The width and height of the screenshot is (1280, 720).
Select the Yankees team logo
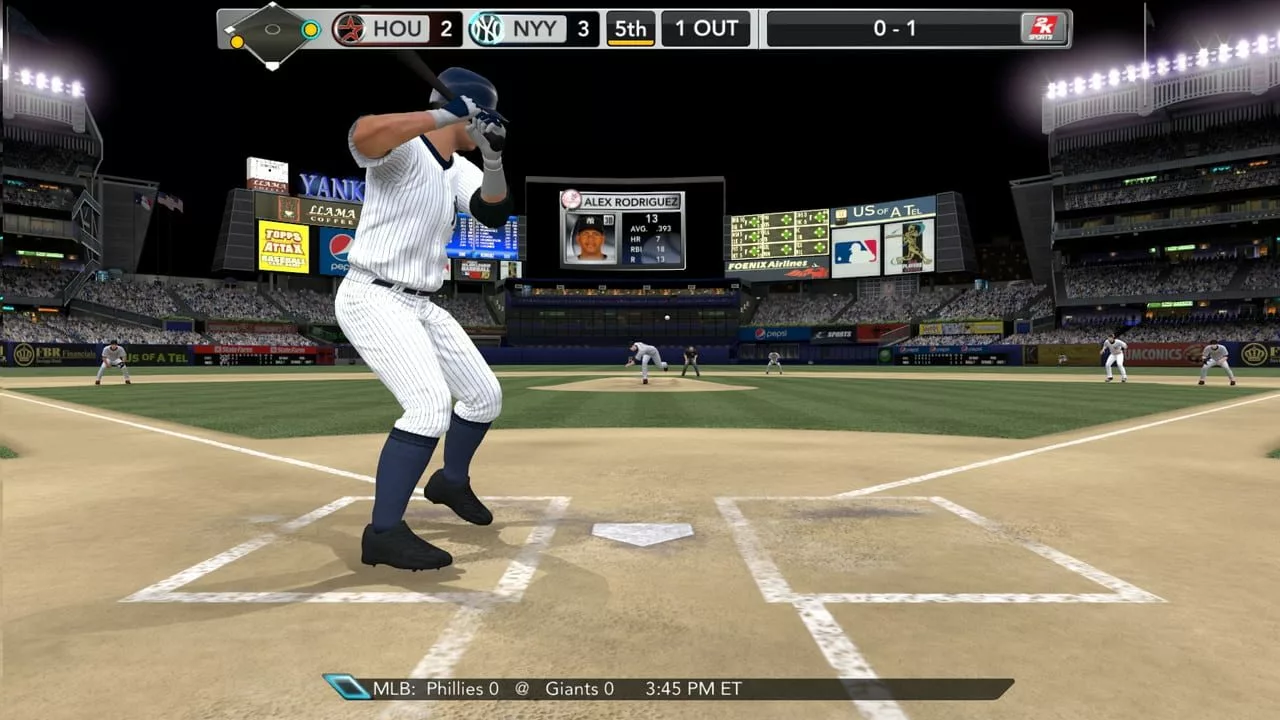click(x=486, y=29)
